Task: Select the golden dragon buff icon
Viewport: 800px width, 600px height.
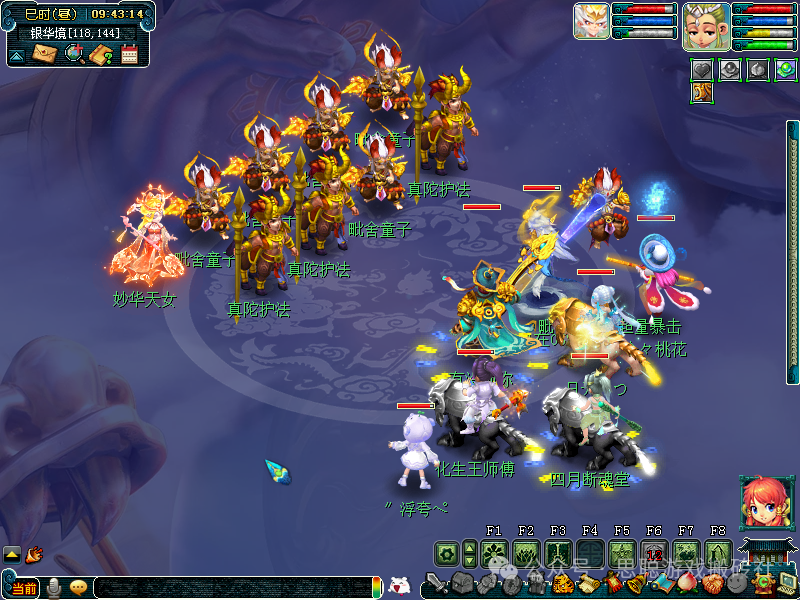Action: 702,93
